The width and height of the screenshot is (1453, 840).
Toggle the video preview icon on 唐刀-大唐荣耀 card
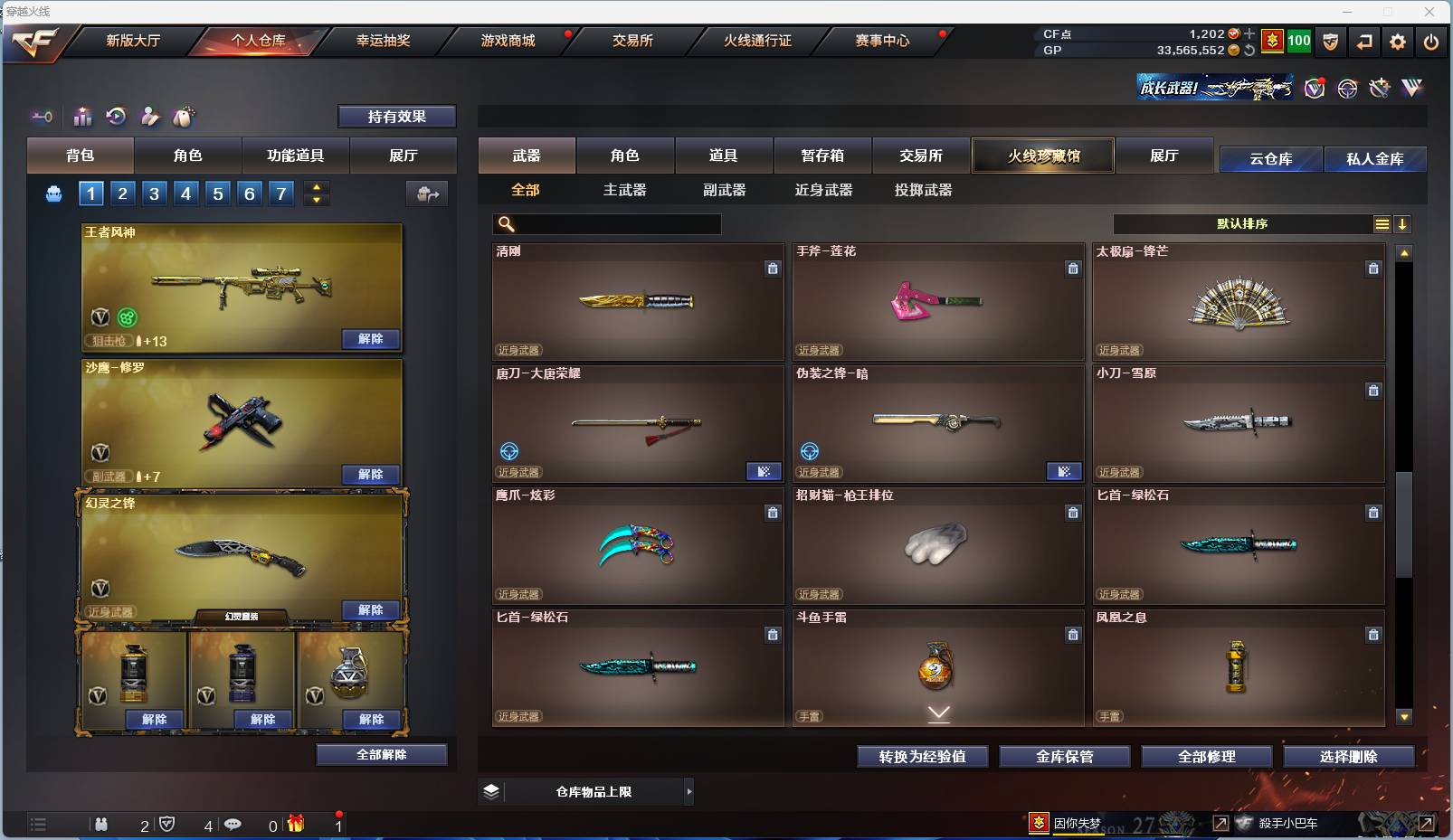click(x=764, y=471)
